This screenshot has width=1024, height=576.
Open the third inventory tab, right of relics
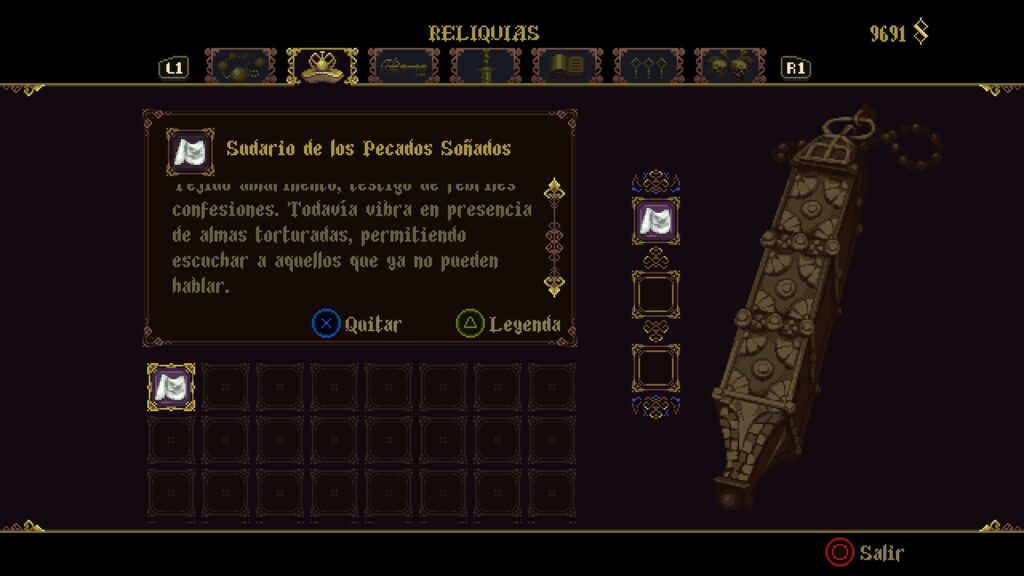coord(404,66)
